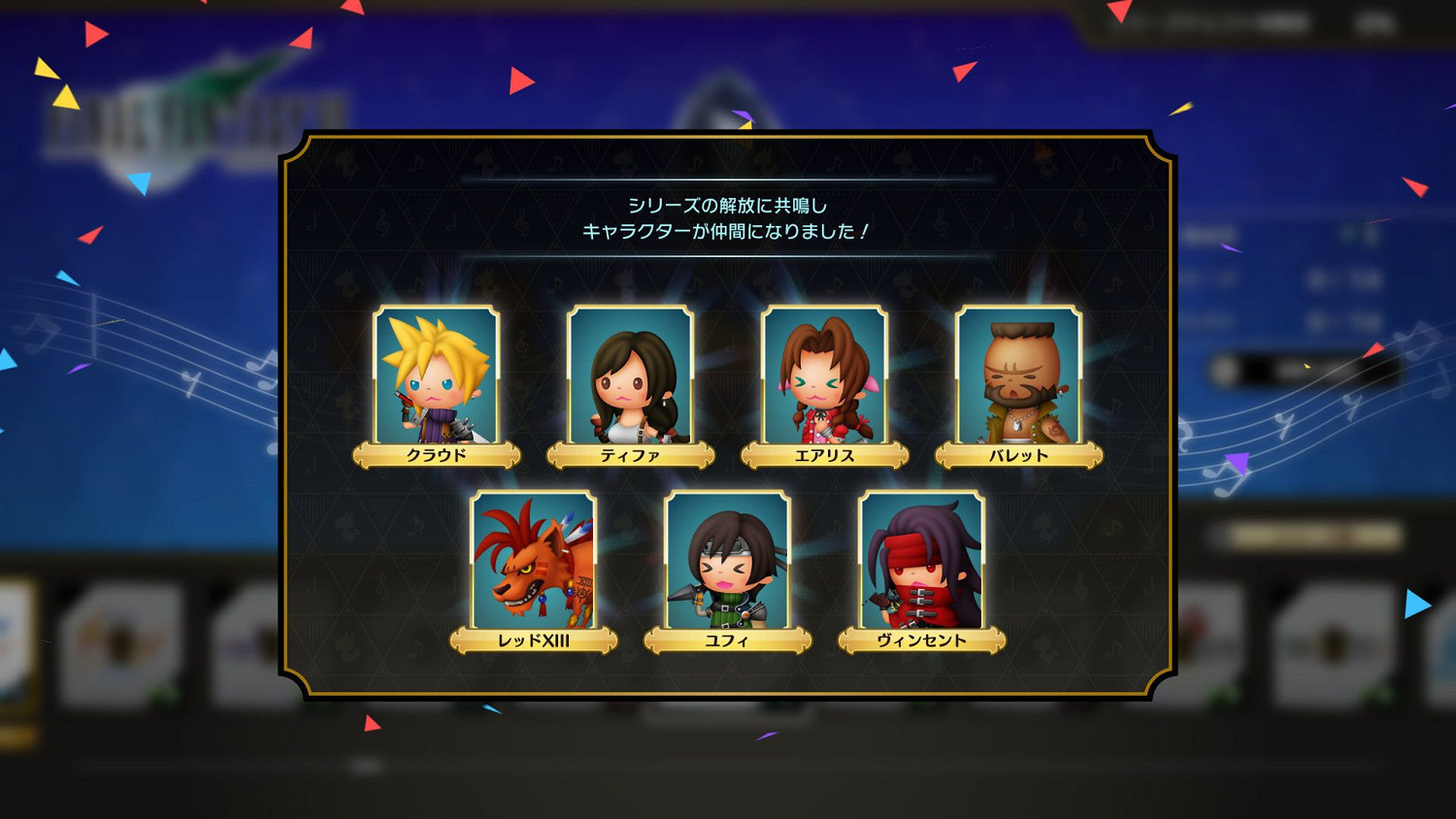The height and width of the screenshot is (819, 1456).
Task: Choose Aerith's character icon
Action: pyautogui.click(x=824, y=374)
